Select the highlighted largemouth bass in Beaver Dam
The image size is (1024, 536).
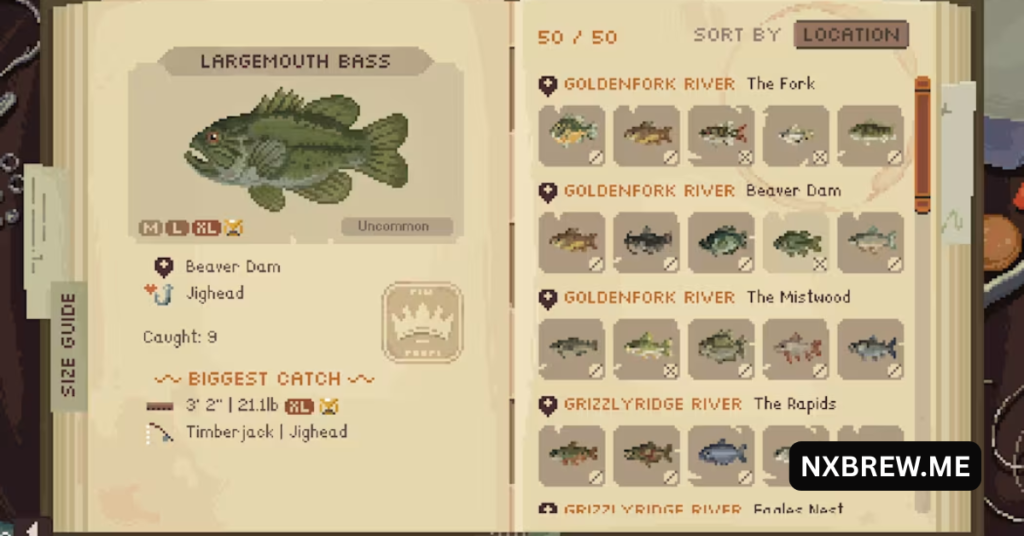[x=796, y=242]
